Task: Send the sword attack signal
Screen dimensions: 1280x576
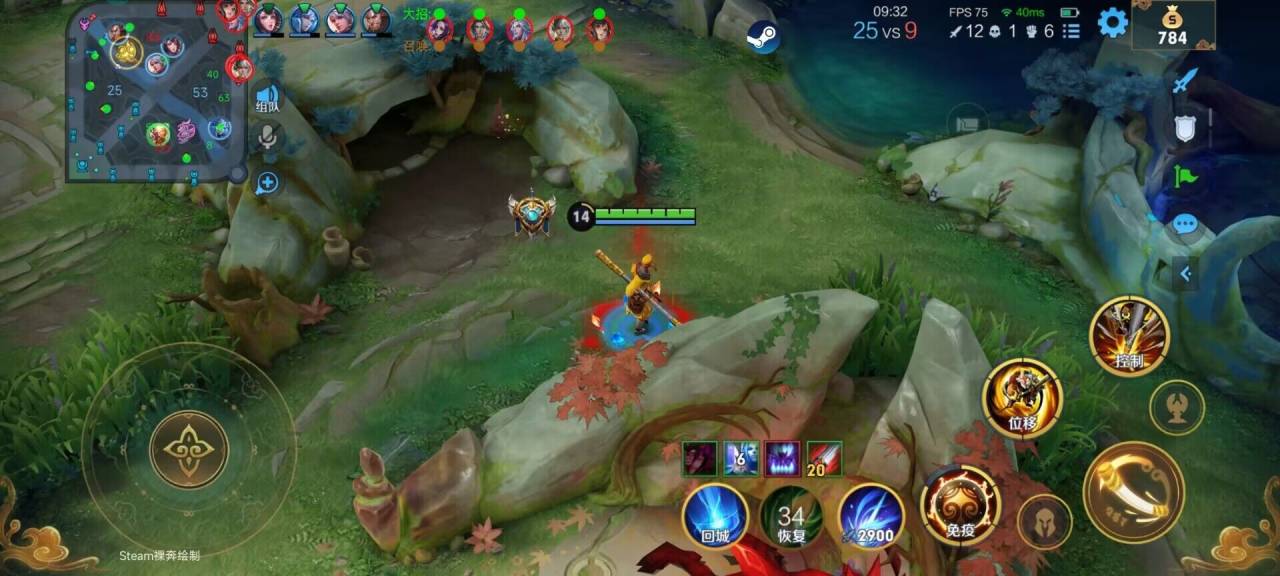Action: tap(1185, 80)
